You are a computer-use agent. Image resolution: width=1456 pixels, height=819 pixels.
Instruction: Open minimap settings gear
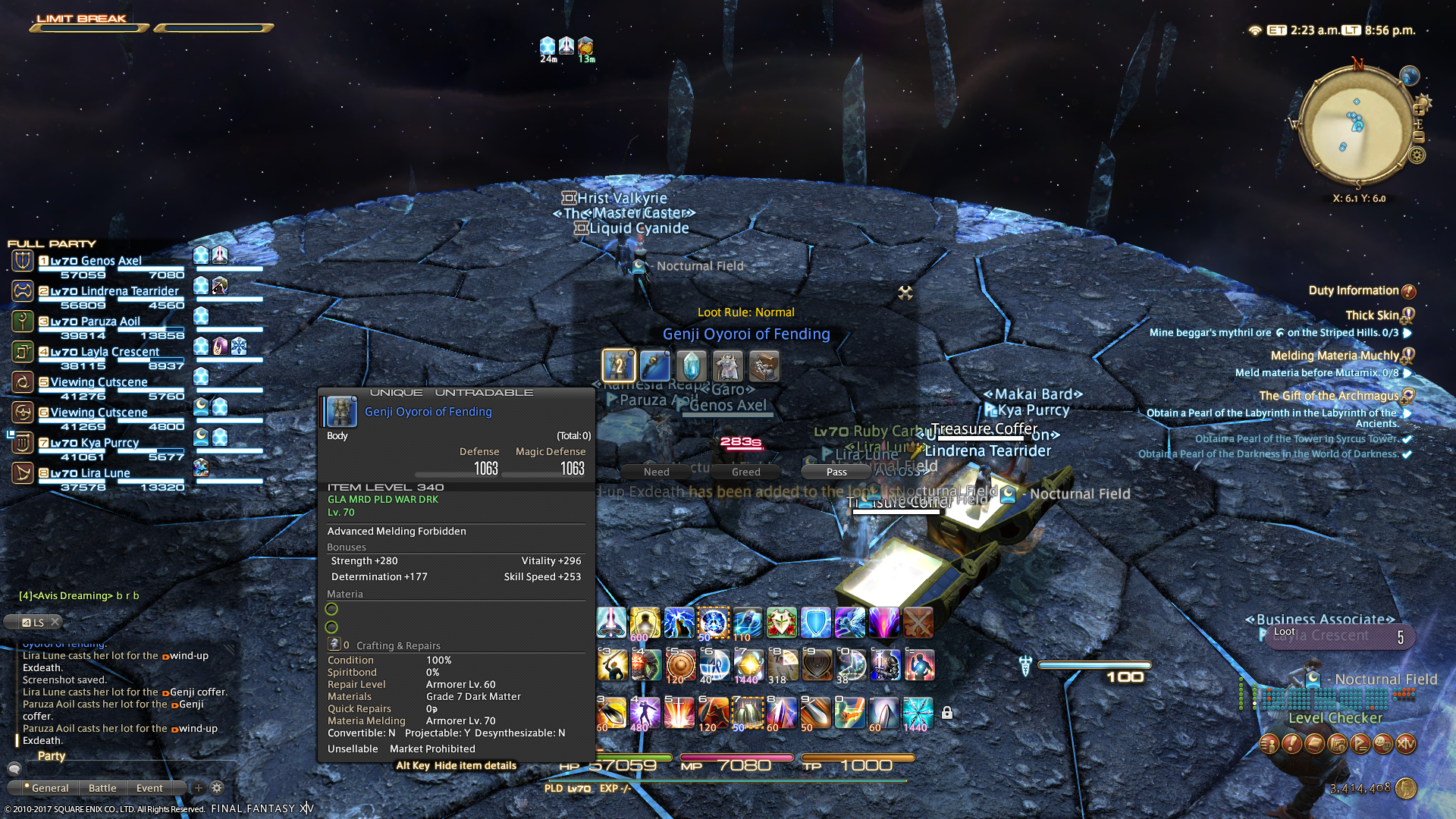pos(1417,156)
